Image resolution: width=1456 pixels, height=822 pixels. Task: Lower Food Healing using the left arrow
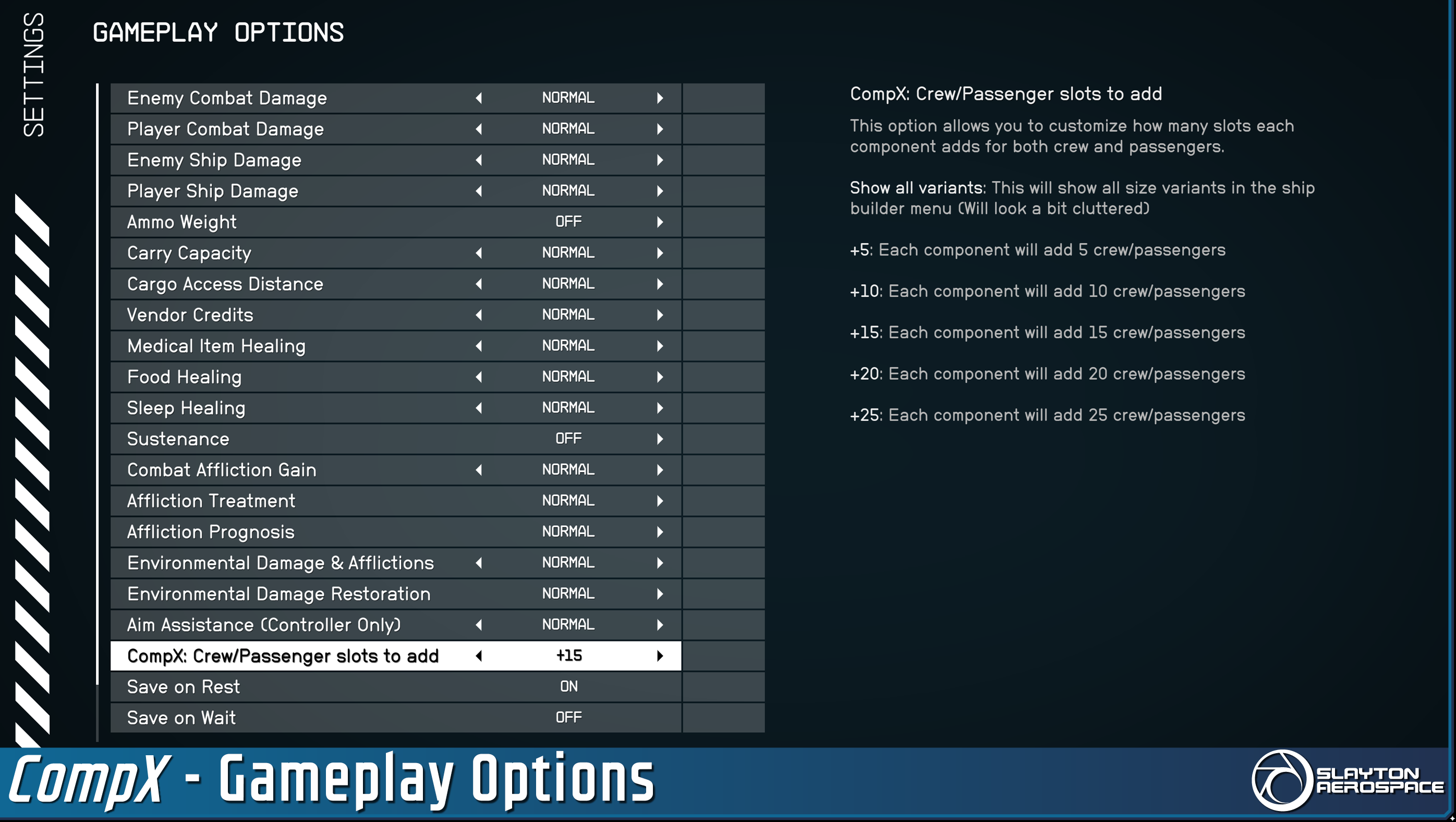(x=479, y=377)
